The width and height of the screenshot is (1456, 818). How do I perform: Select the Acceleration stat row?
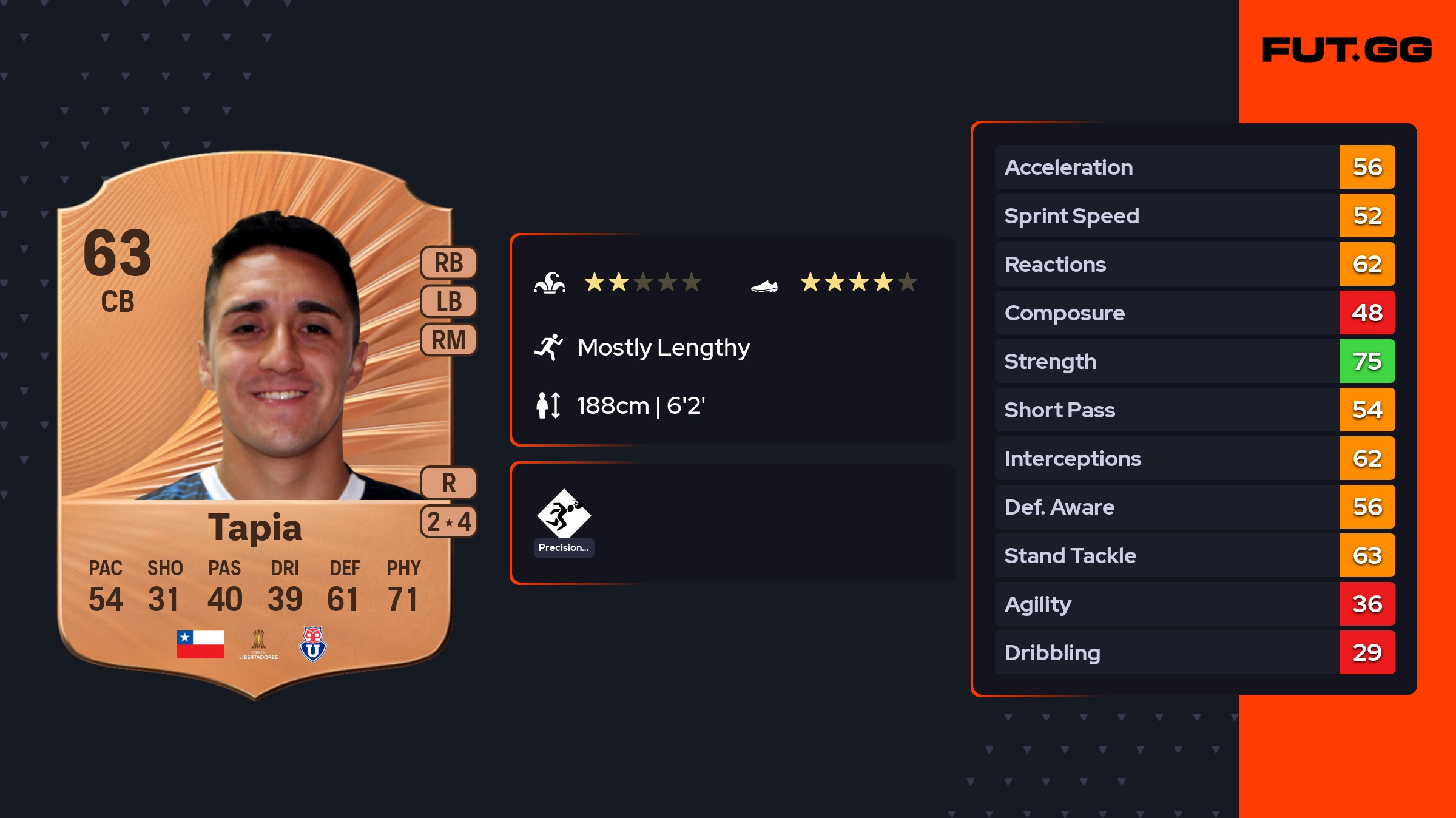click(x=1194, y=167)
